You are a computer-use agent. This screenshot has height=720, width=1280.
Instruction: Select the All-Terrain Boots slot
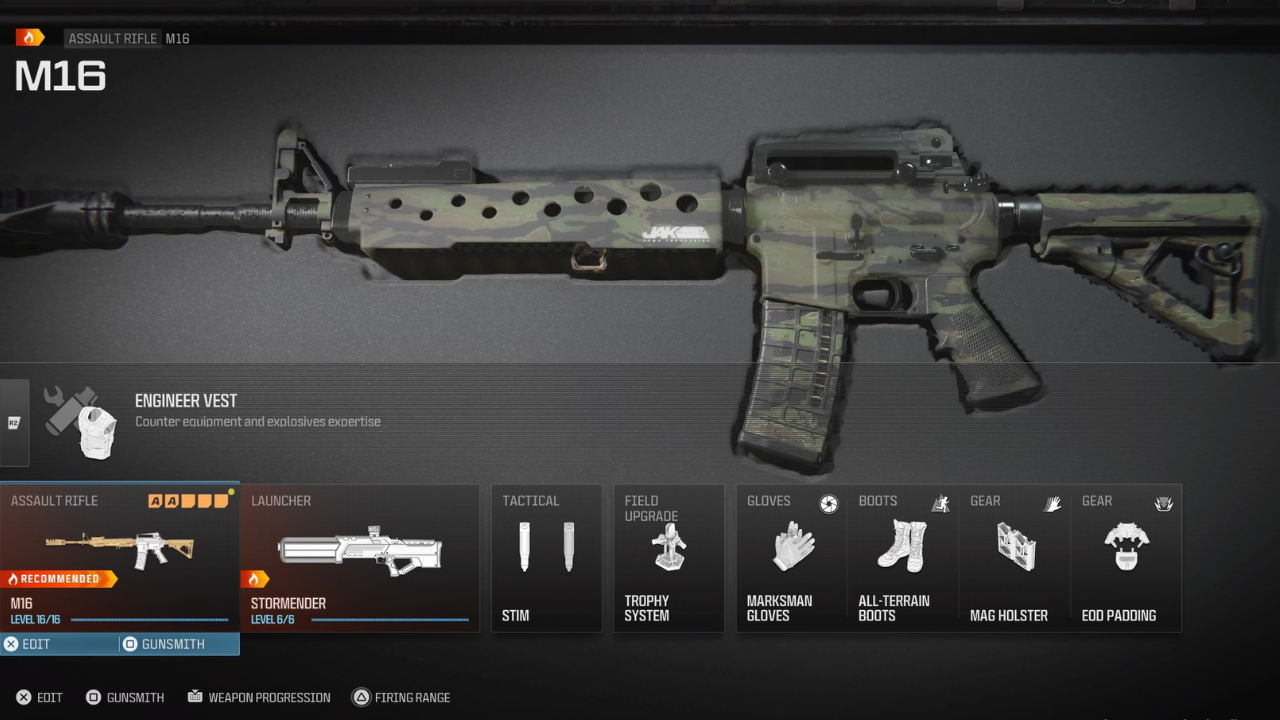(903, 557)
